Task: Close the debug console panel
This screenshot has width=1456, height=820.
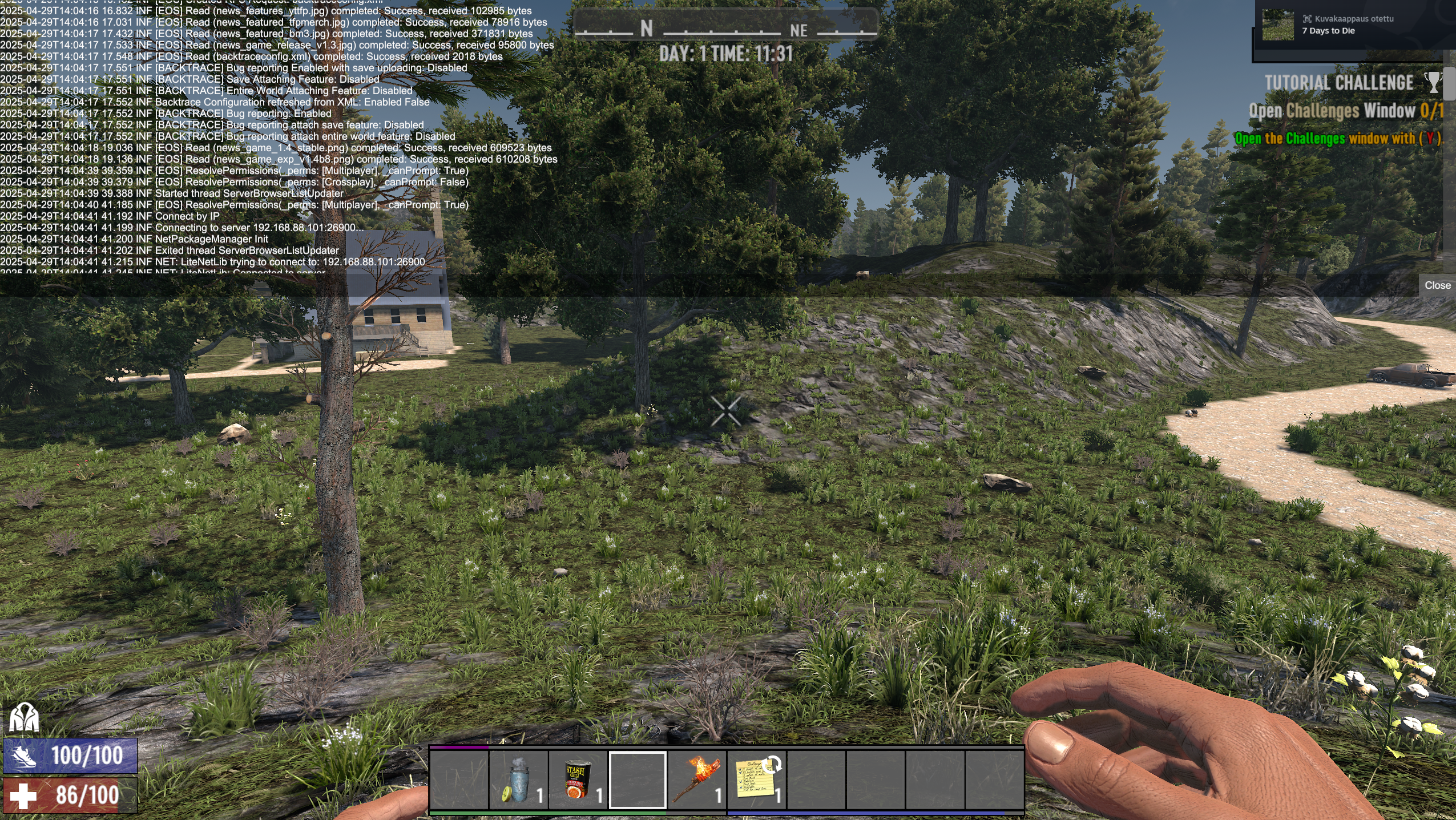Action: (1437, 285)
